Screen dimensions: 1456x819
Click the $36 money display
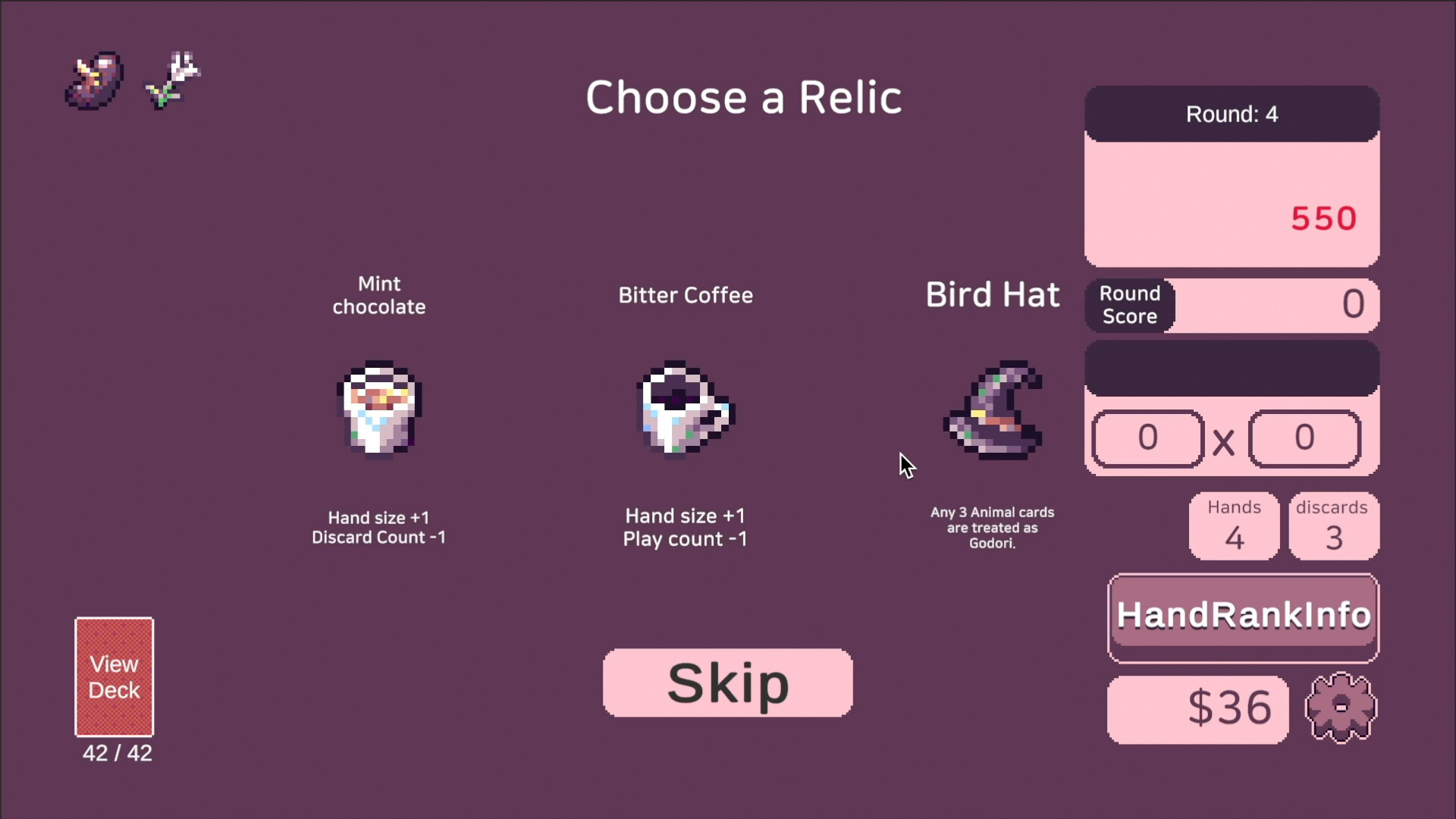coord(1197,708)
